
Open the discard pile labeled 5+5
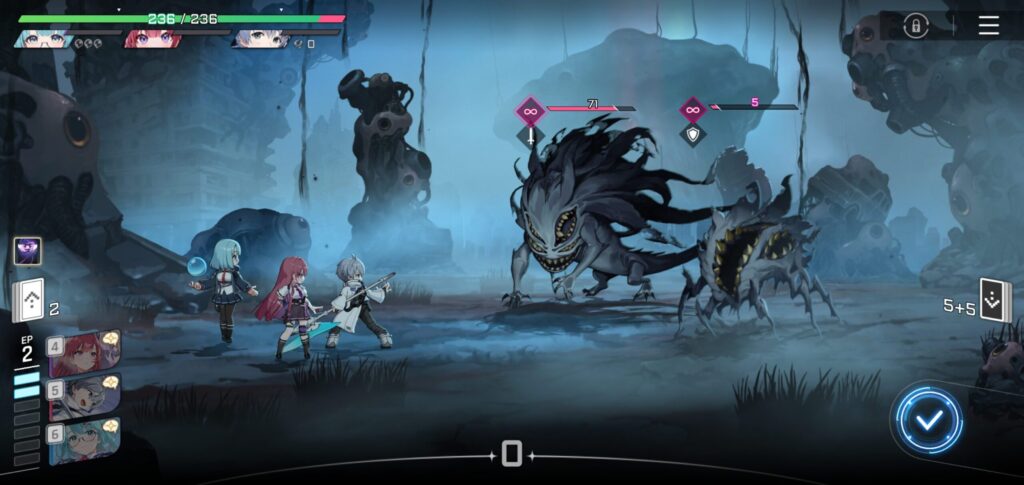(x=994, y=301)
